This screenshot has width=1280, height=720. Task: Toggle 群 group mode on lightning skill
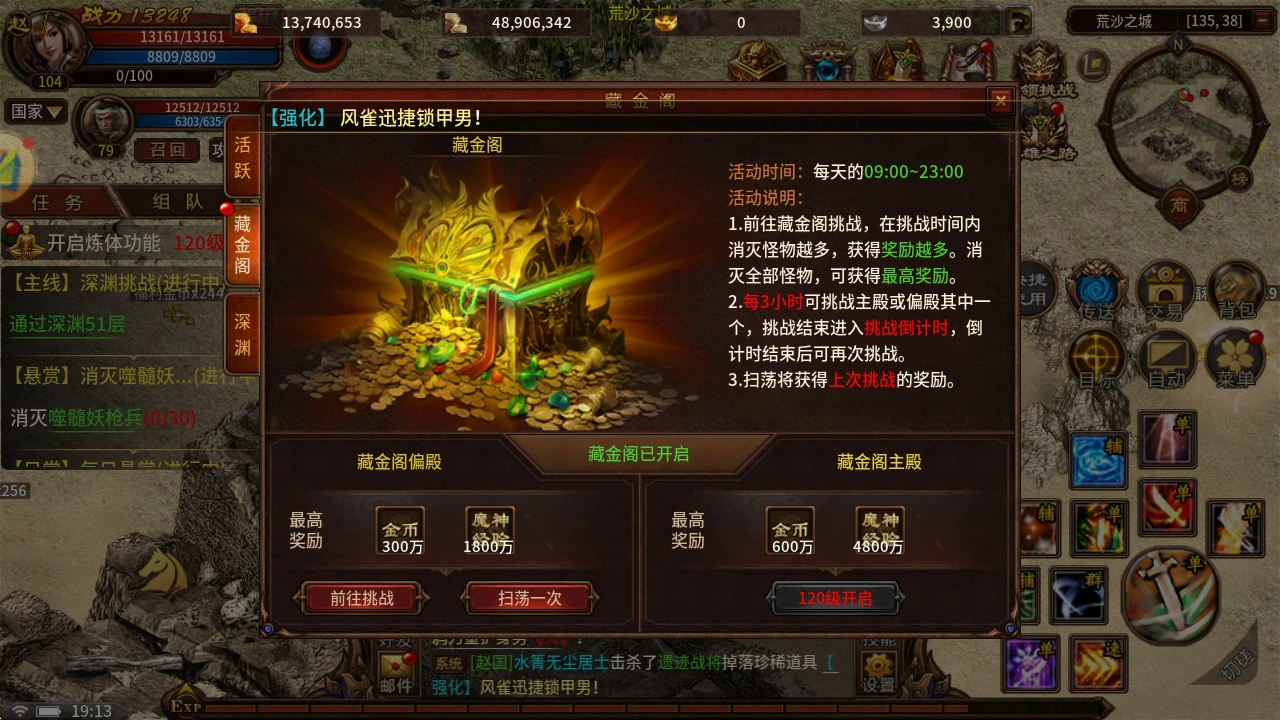pyautogui.click(x=1078, y=597)
